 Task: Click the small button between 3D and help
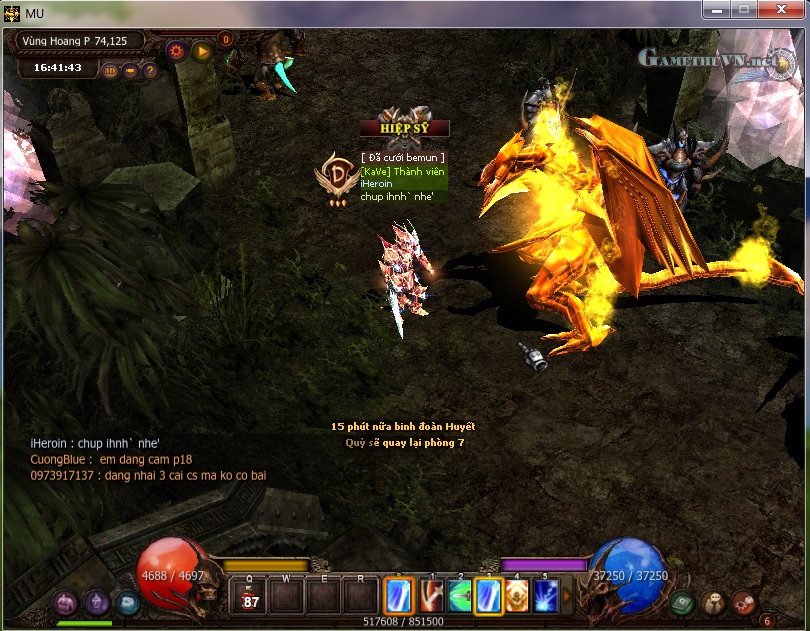(x=131, y=71)
